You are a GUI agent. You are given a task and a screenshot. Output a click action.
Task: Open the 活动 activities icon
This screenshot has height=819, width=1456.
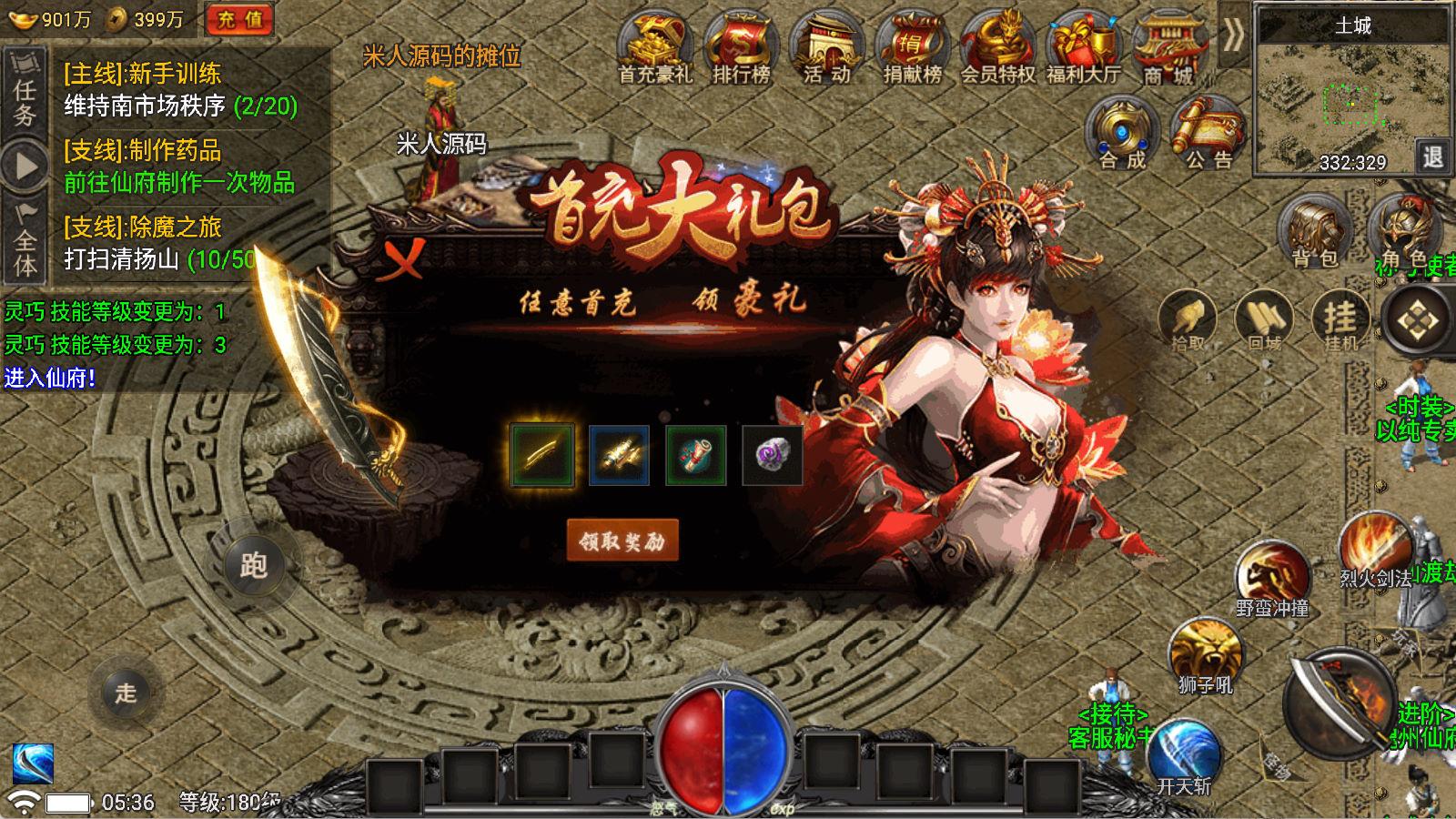826,43
